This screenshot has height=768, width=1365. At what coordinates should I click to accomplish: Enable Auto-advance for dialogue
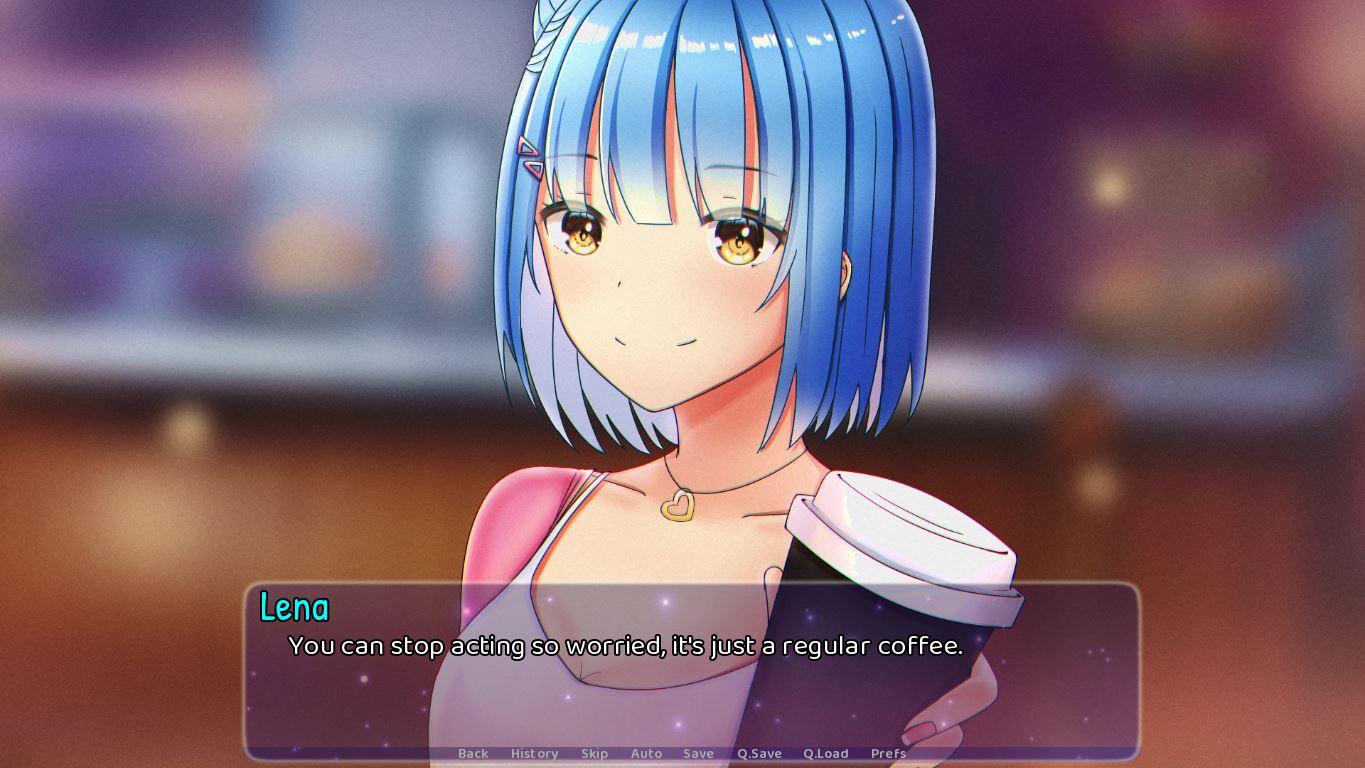(x=646, y=753)
